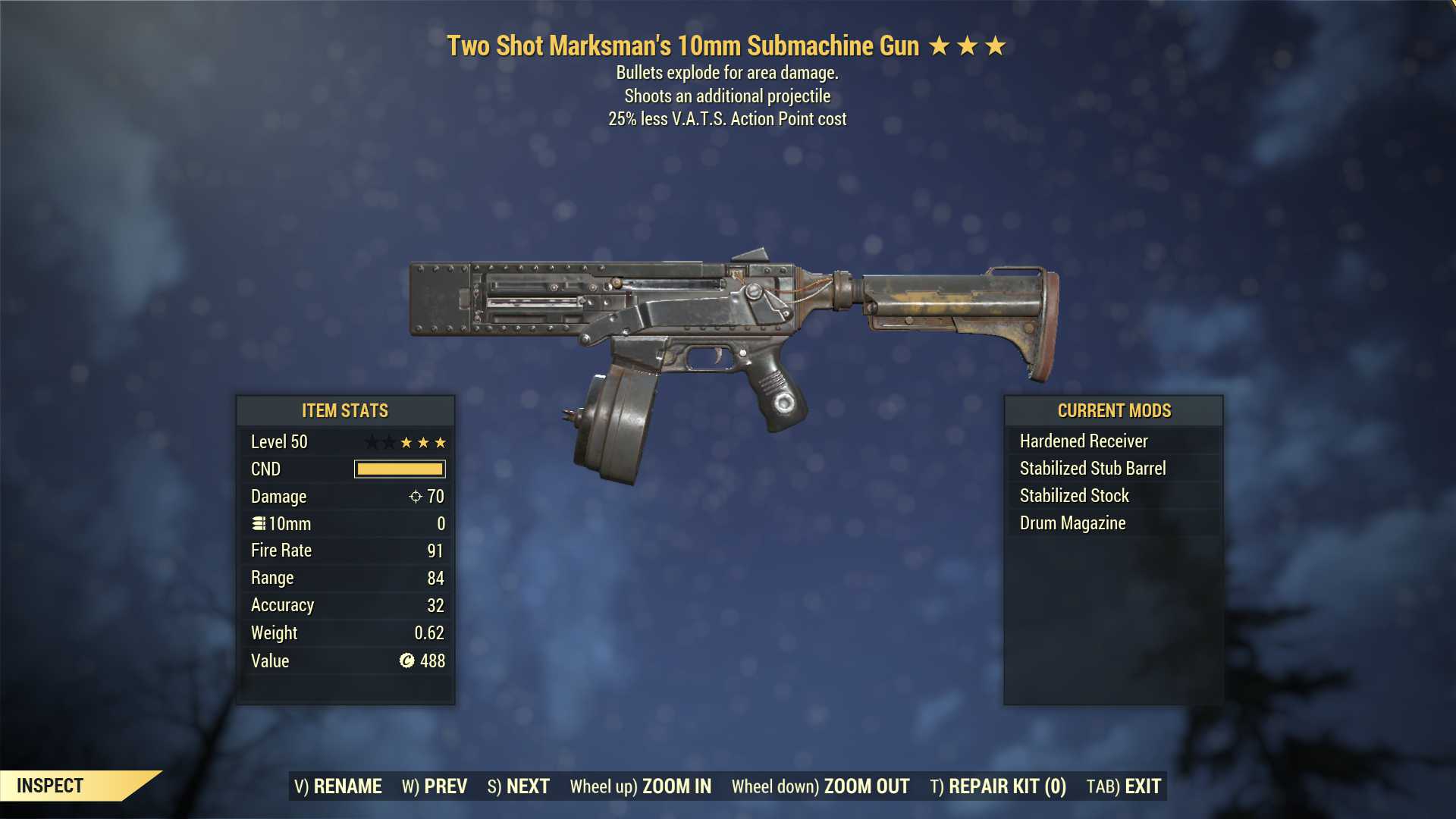Screen dimensions: 1456x819
Task: Click ZOOM OUT on the bottom bar
Action: 821,786
